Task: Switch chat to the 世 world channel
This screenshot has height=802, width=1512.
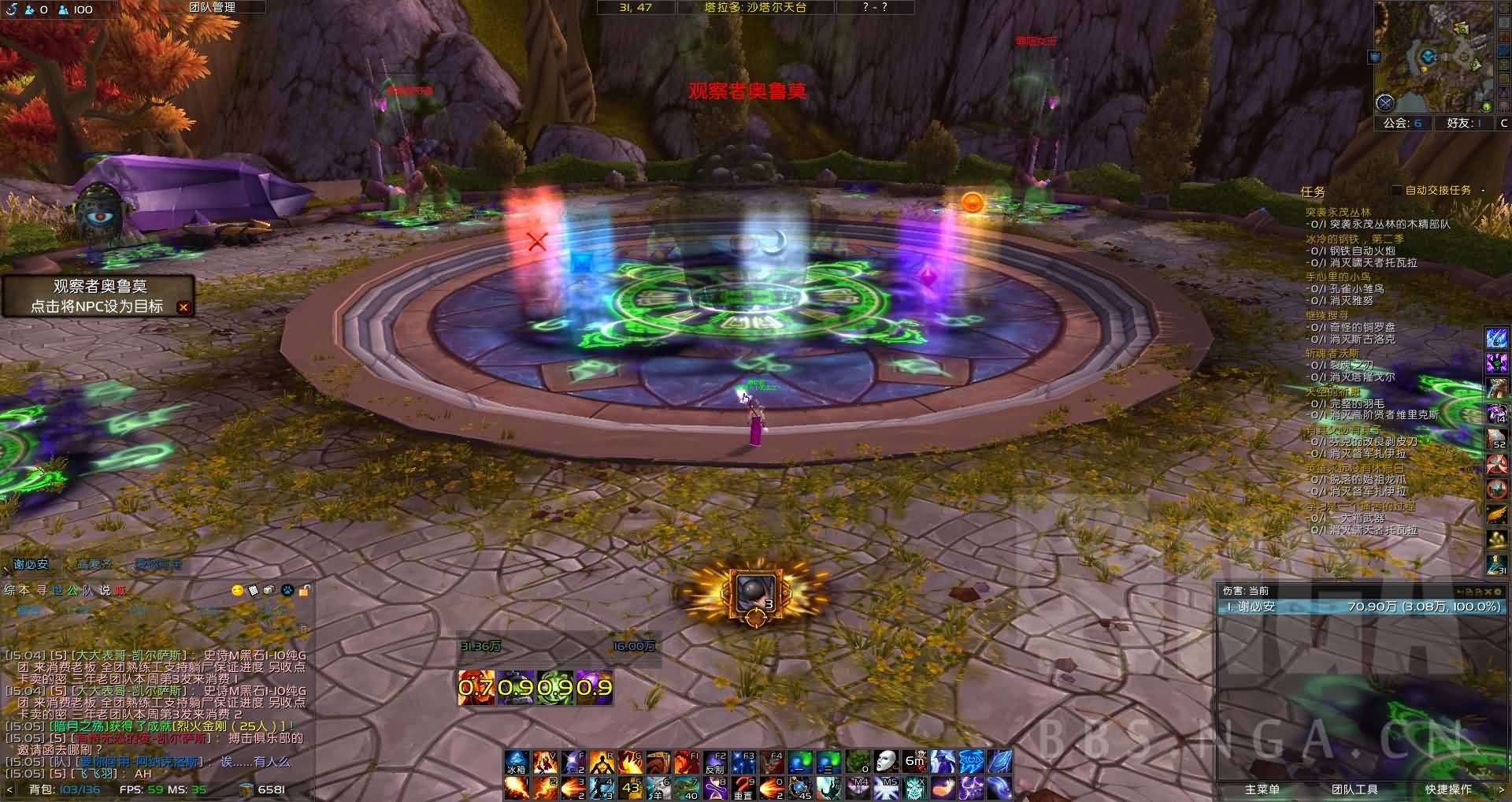Action: point(57,590)
